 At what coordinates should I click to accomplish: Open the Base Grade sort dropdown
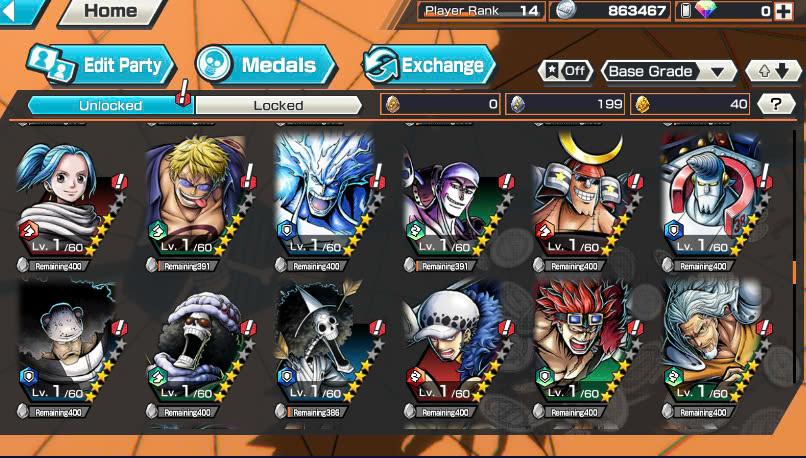[668, 72]
